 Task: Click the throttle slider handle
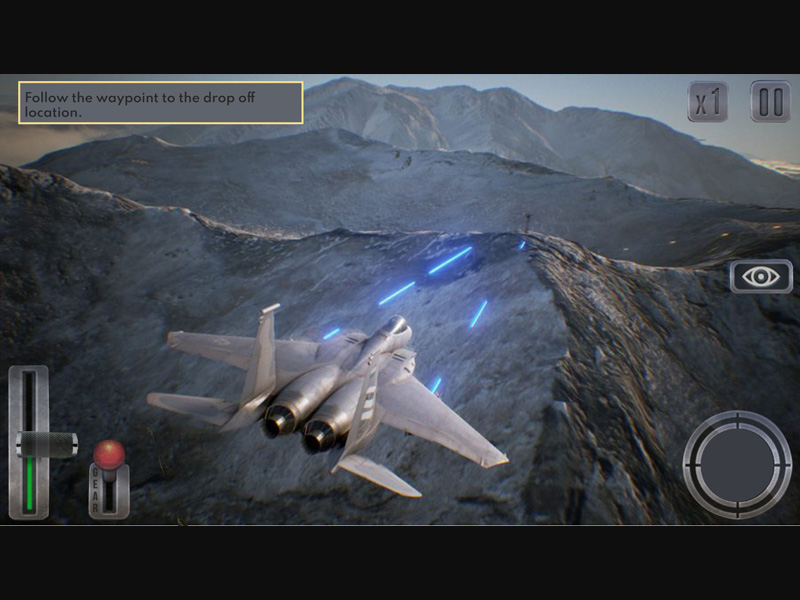pos(46,444)
